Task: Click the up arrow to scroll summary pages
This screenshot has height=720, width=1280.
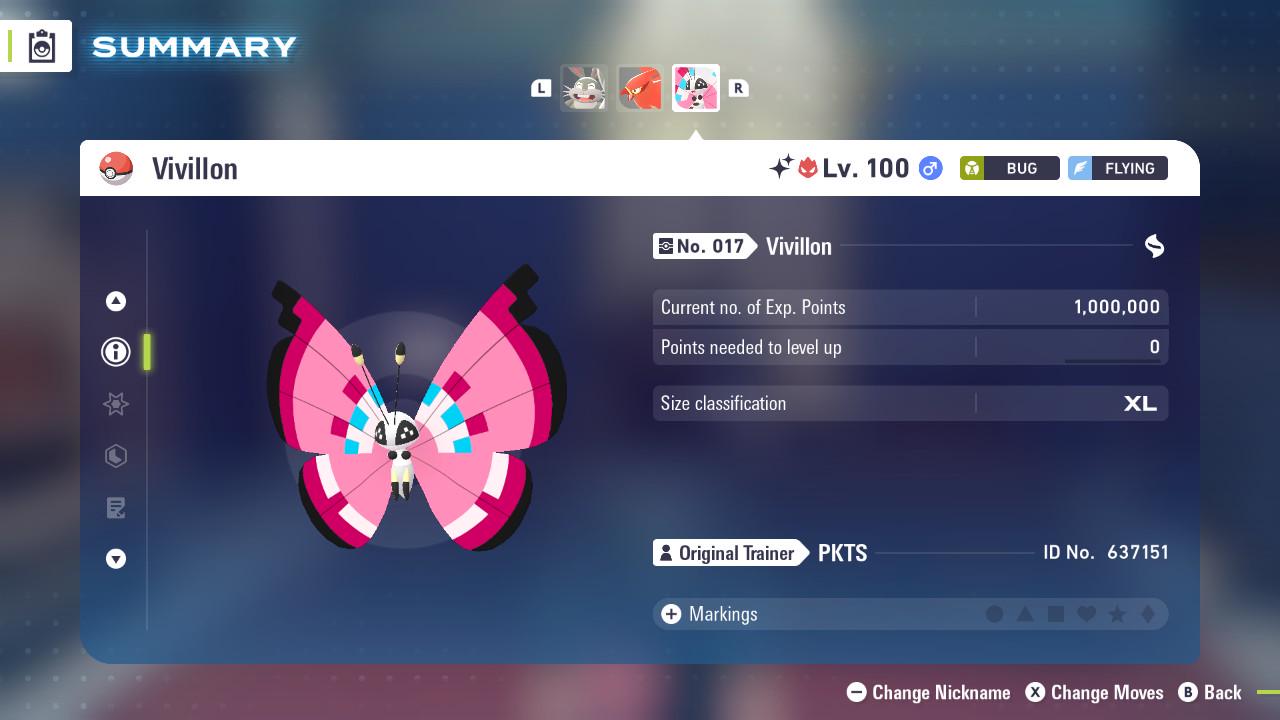Action: [x=116, y=301]
